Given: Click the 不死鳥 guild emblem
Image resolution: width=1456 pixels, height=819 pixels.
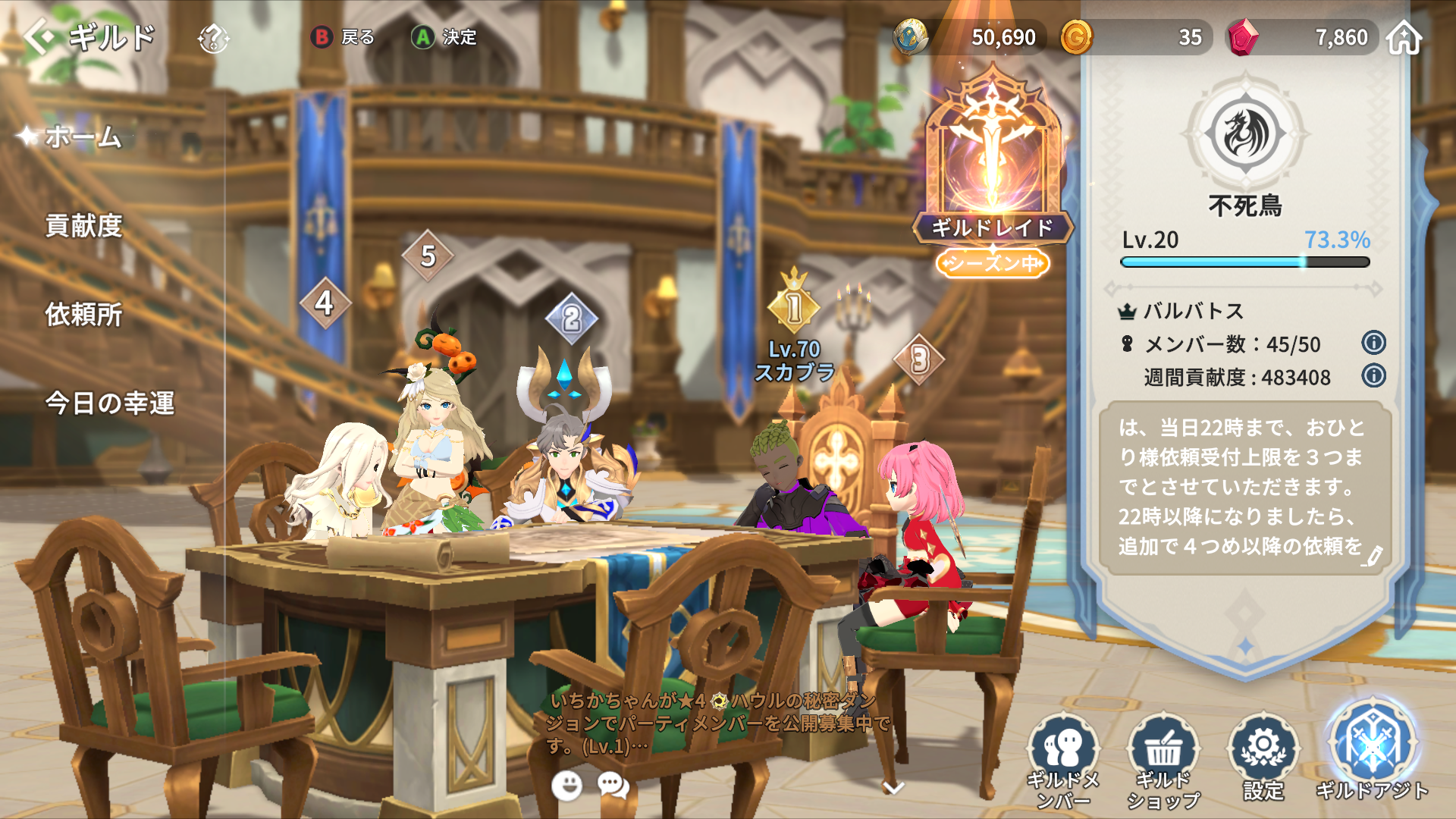Looking at the screenshot, I should click(1245, 134).
